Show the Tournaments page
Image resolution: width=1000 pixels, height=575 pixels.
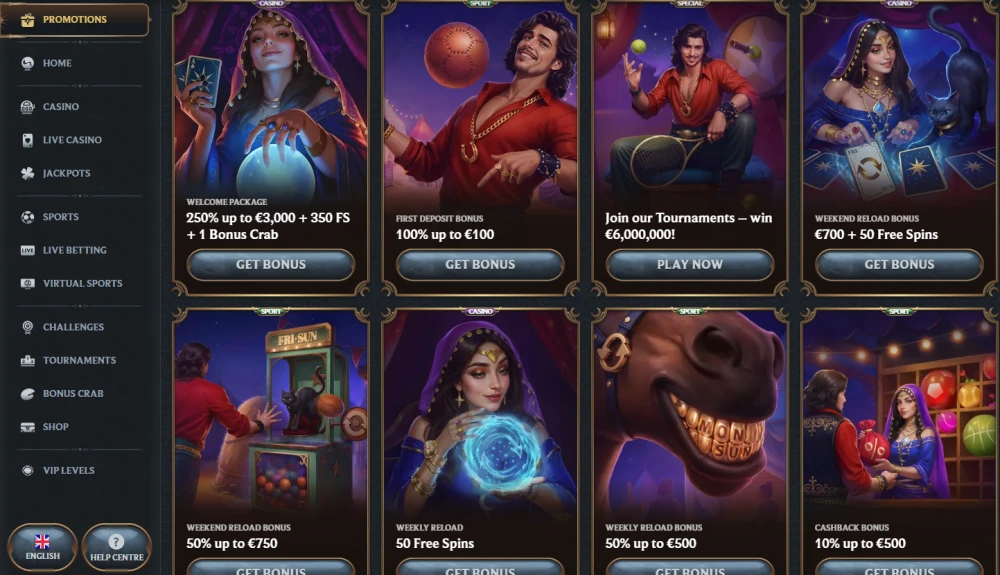click(x=79, y=360)
